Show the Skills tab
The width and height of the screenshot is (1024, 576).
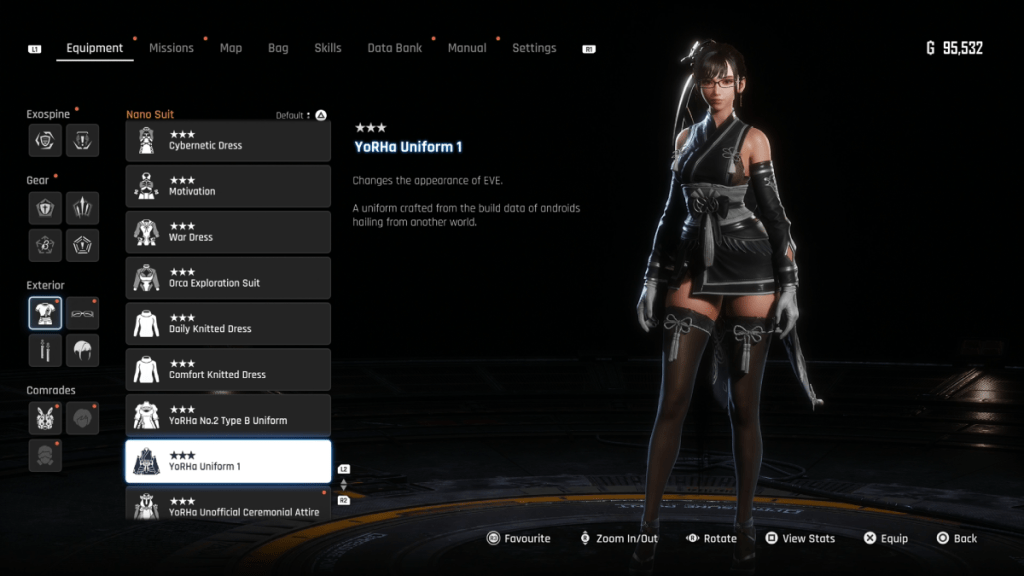(328, 48)
